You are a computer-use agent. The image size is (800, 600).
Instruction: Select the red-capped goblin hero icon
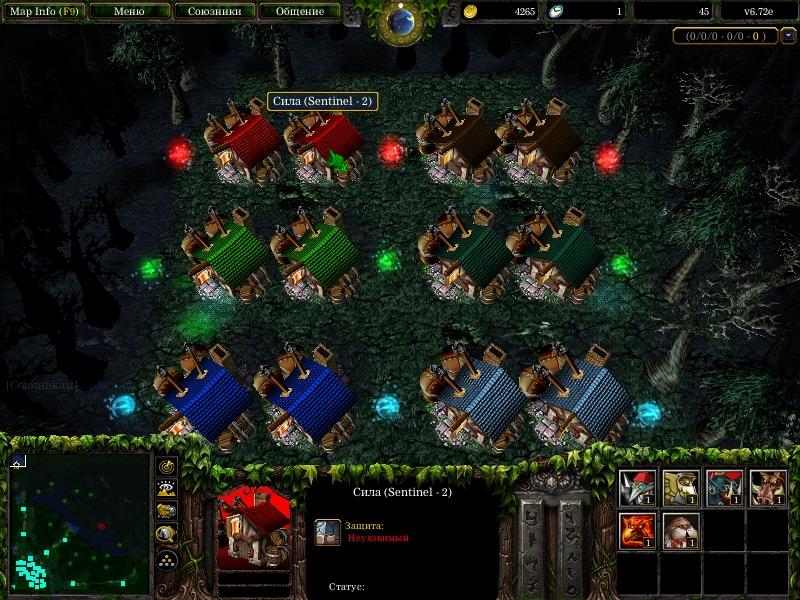[x=638, y=488]
